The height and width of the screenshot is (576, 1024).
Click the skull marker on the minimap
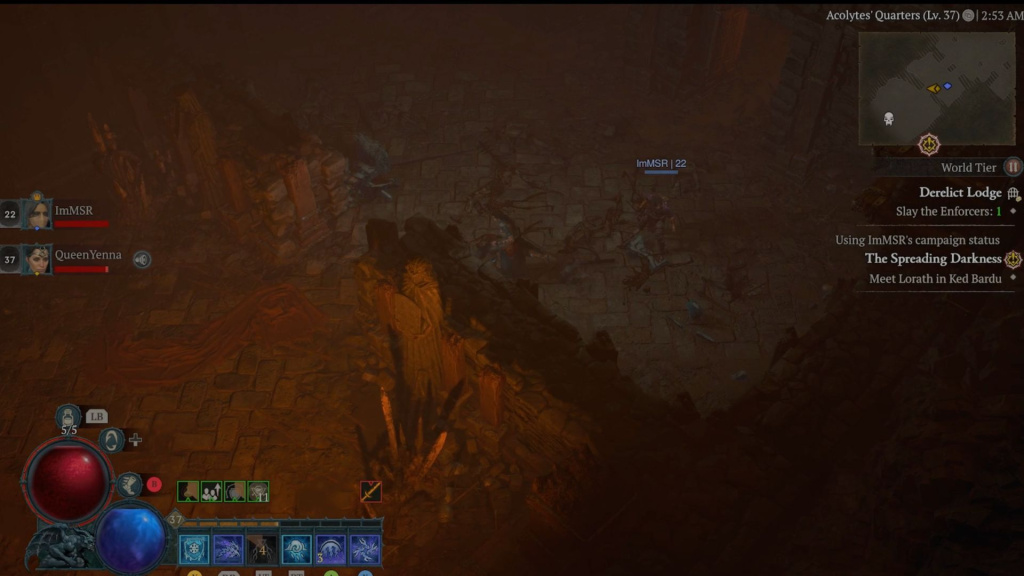(x=888, y=119)
